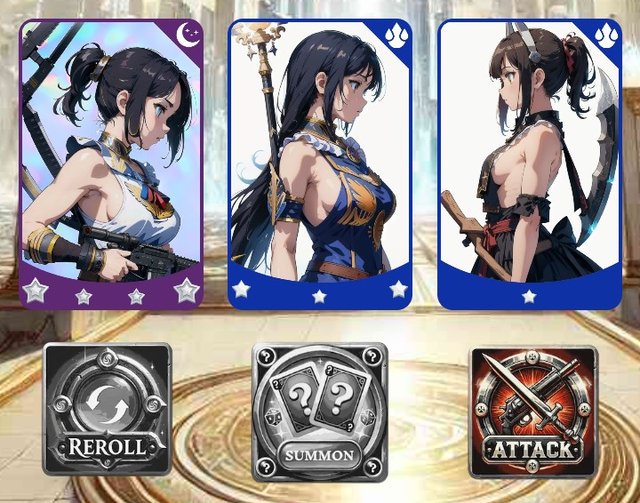Launch the Attack button
Image resolution: width=640 pixels, height=503 pixels.
(533, 412)
